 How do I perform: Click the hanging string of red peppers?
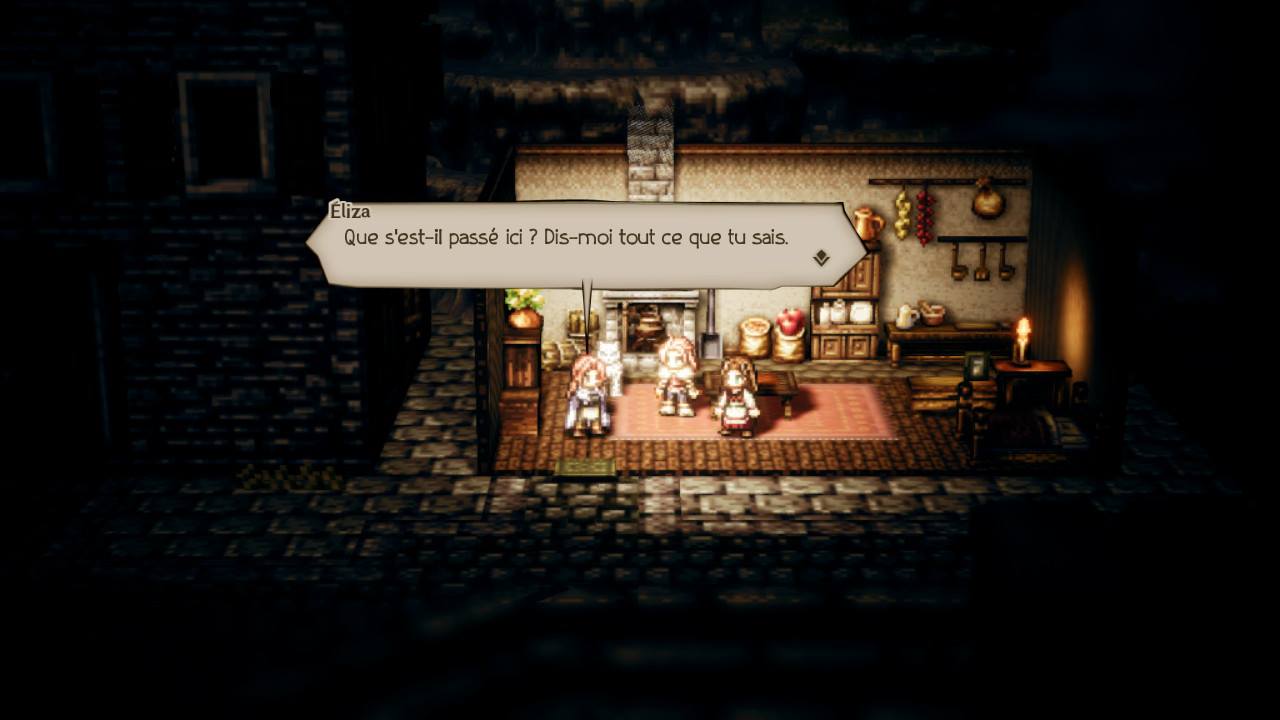921,217
